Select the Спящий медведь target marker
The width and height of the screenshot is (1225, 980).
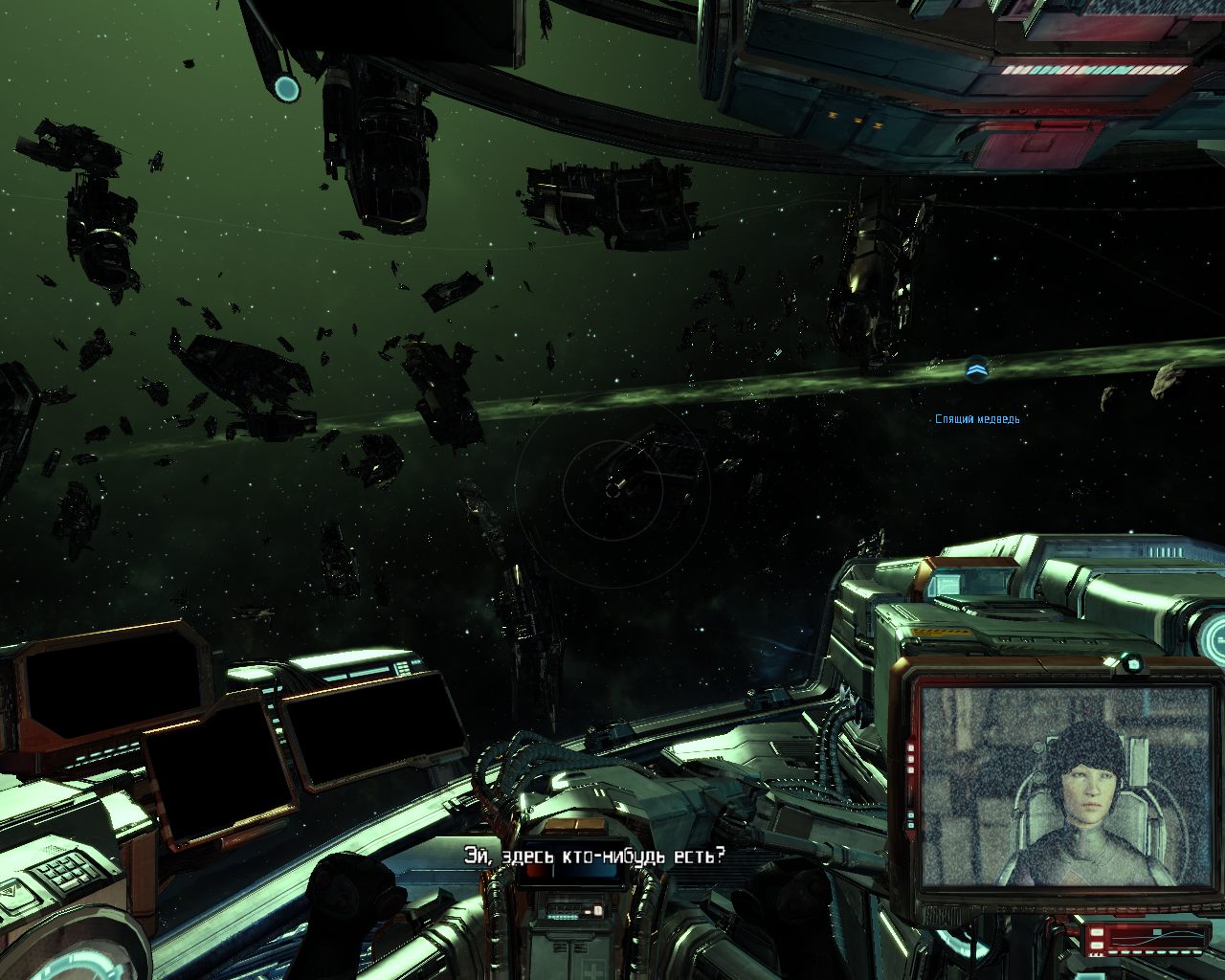976,370
